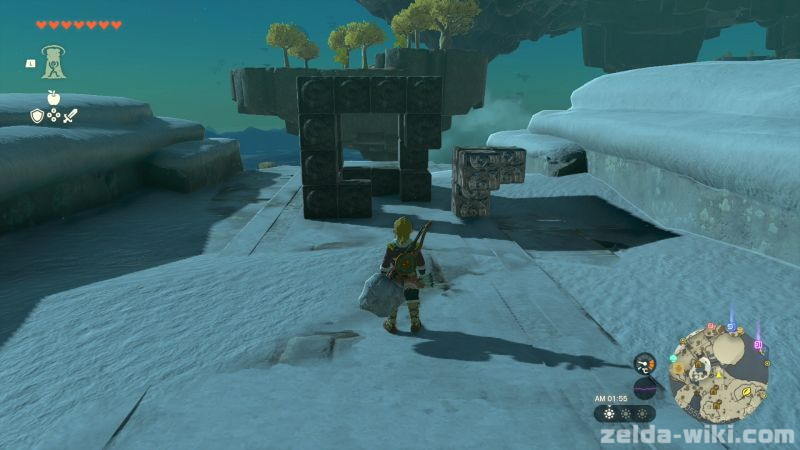This screenshot has width=800, height=450.
Task: Pick the red pin on the minimap
Action: point(710,326)
